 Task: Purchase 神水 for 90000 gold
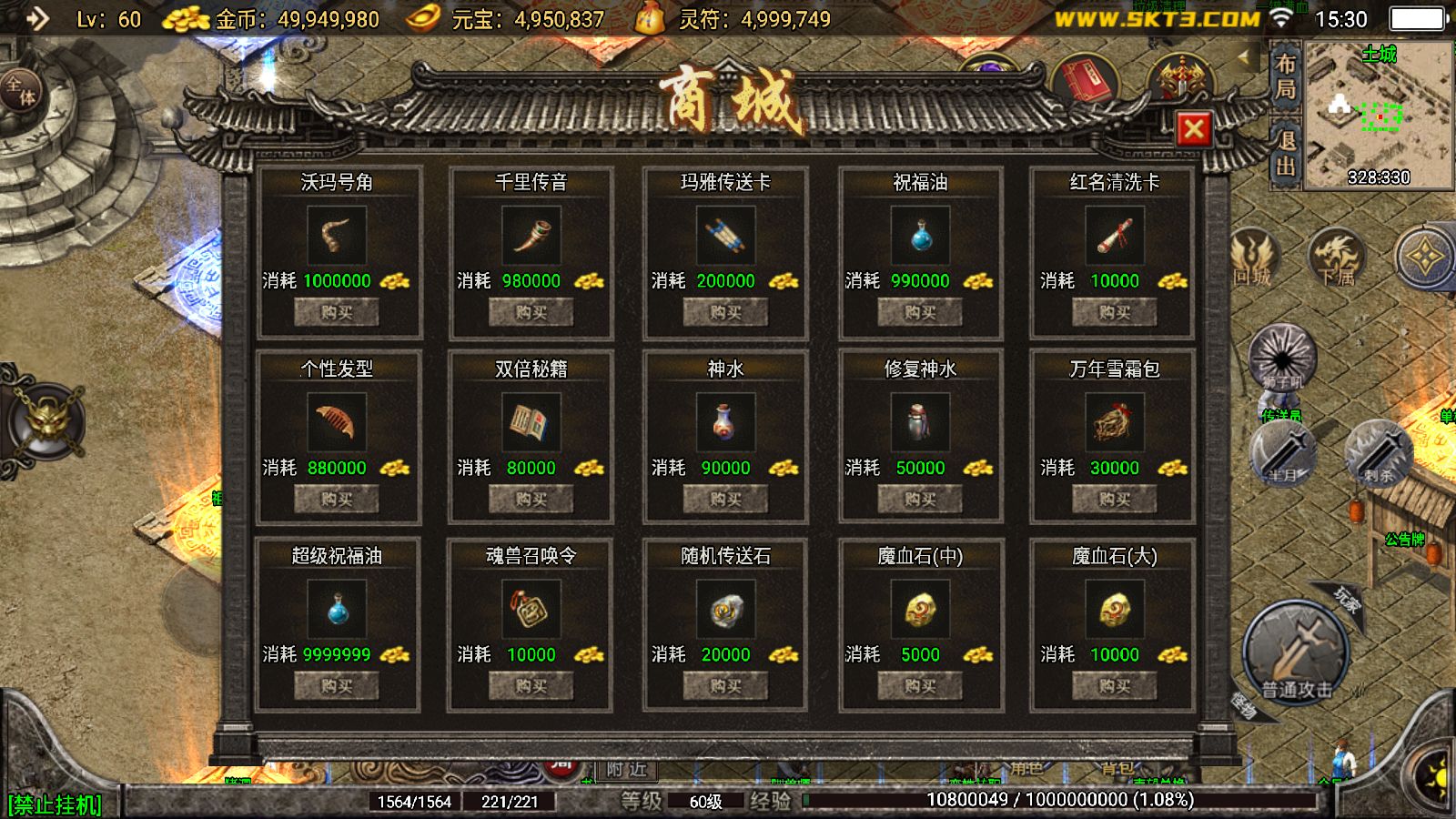(x=725, y=499)
